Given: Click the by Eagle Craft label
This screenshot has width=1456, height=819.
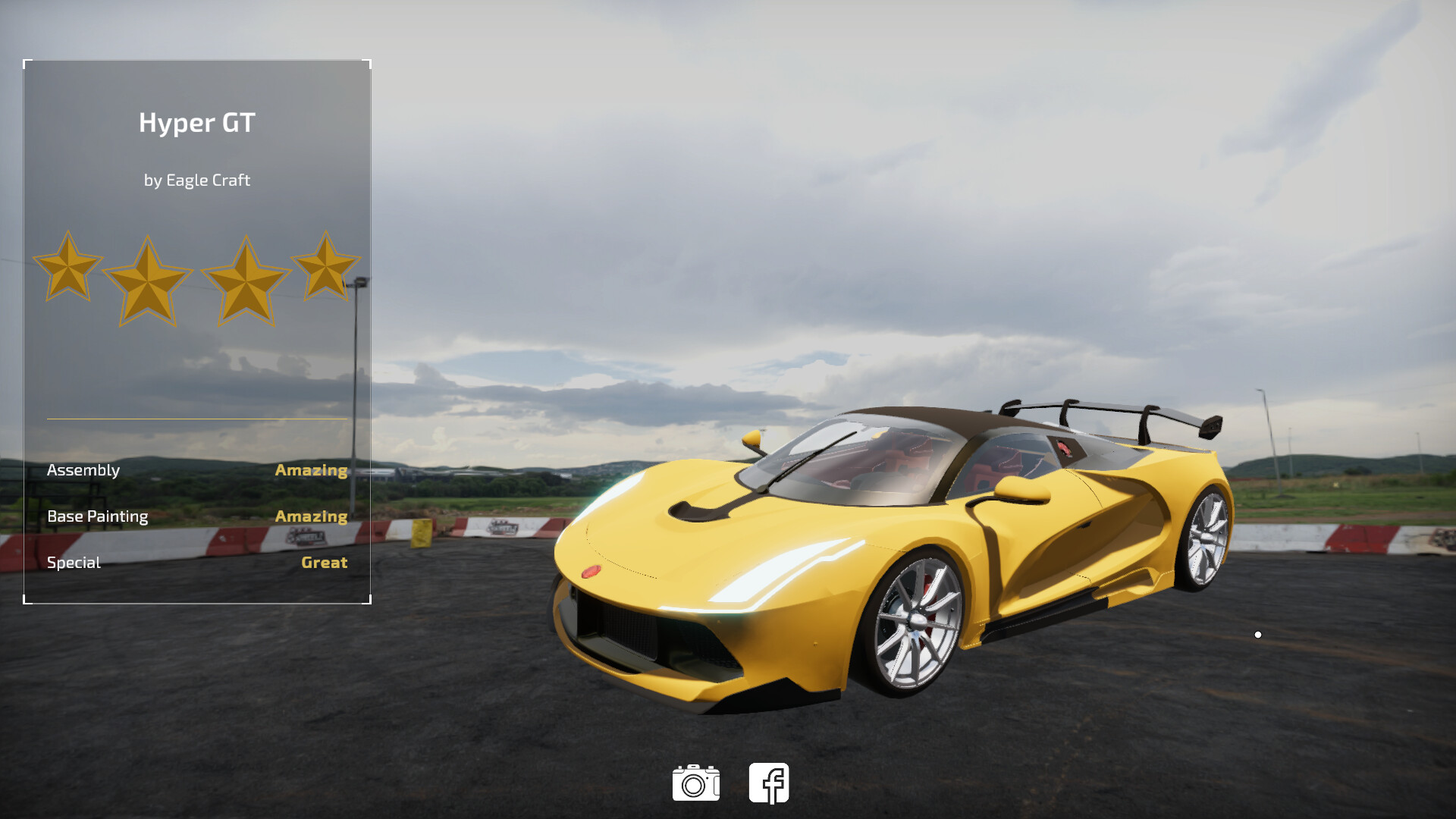Looking at the screenshot, I should (197, 180).
